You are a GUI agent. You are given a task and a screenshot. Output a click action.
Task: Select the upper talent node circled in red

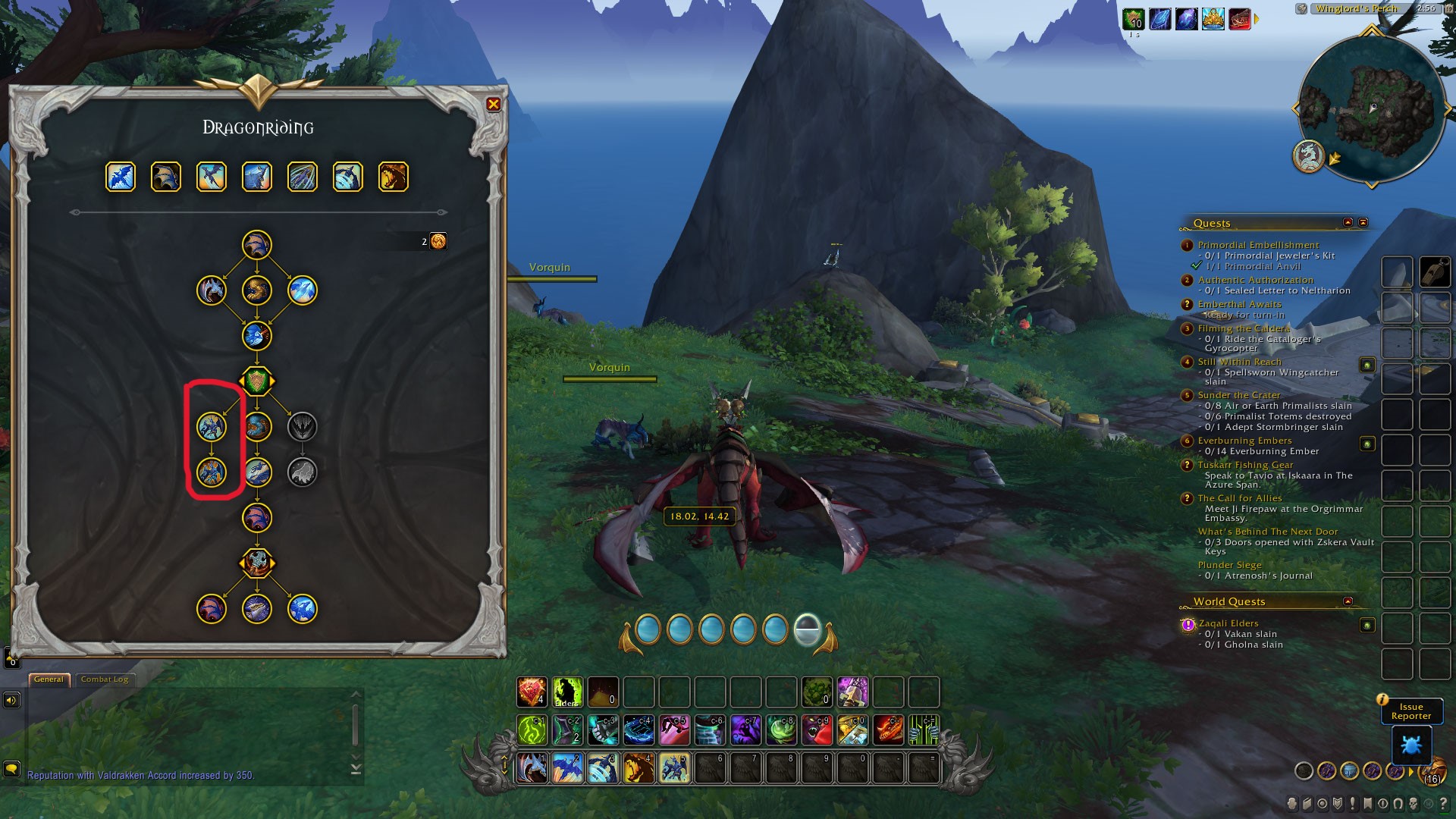[x=212, y=427]
